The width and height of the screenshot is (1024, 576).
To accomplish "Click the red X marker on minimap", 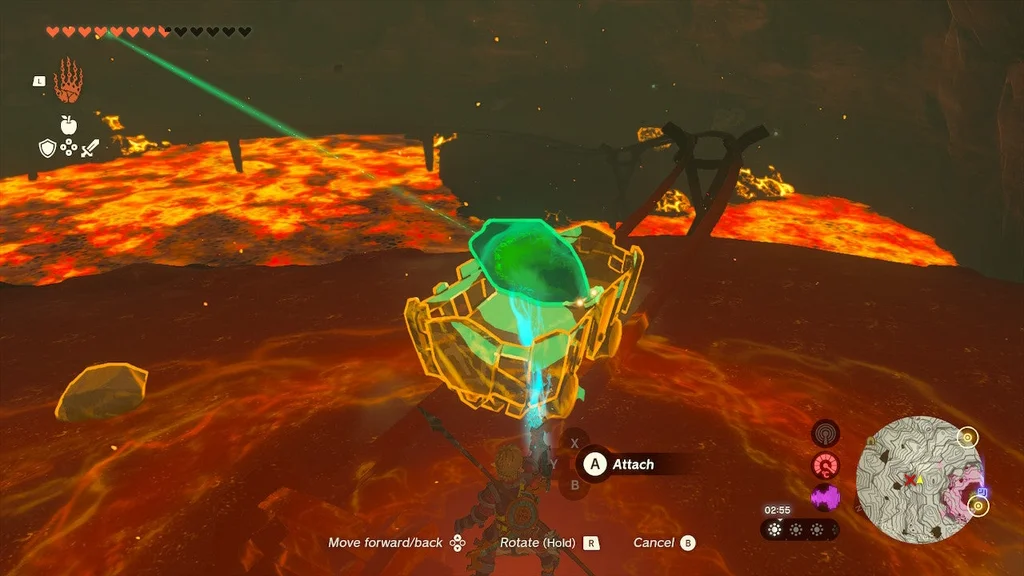I will pos(909,480).
